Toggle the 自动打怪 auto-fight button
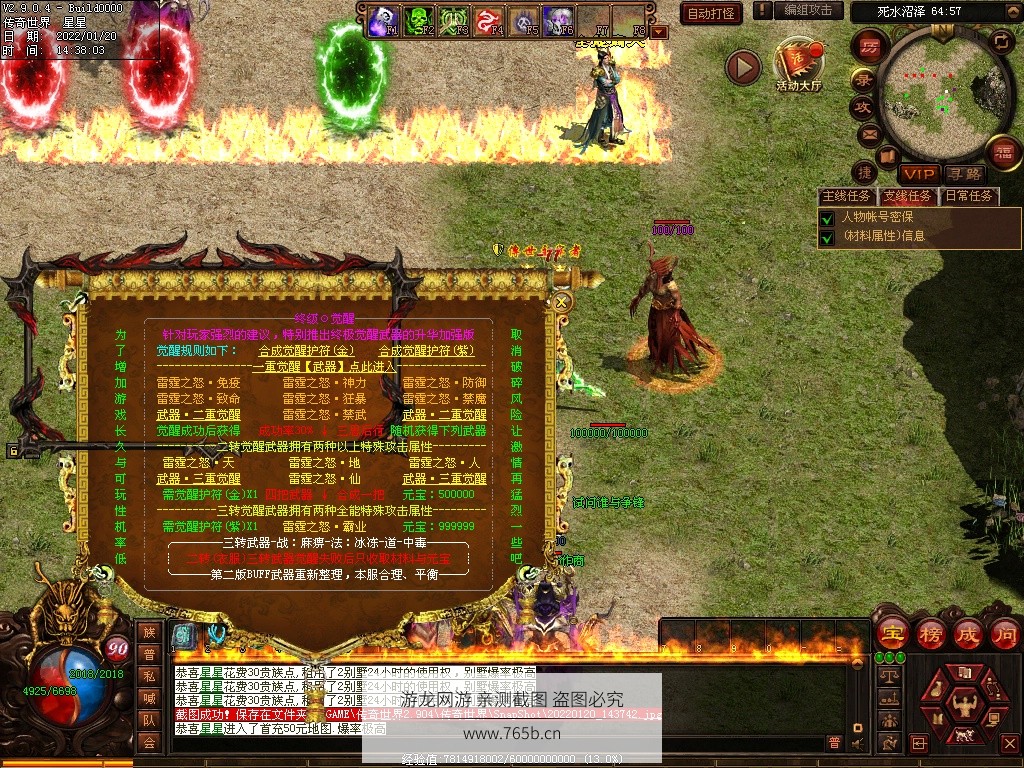 (x=710, y=13)
